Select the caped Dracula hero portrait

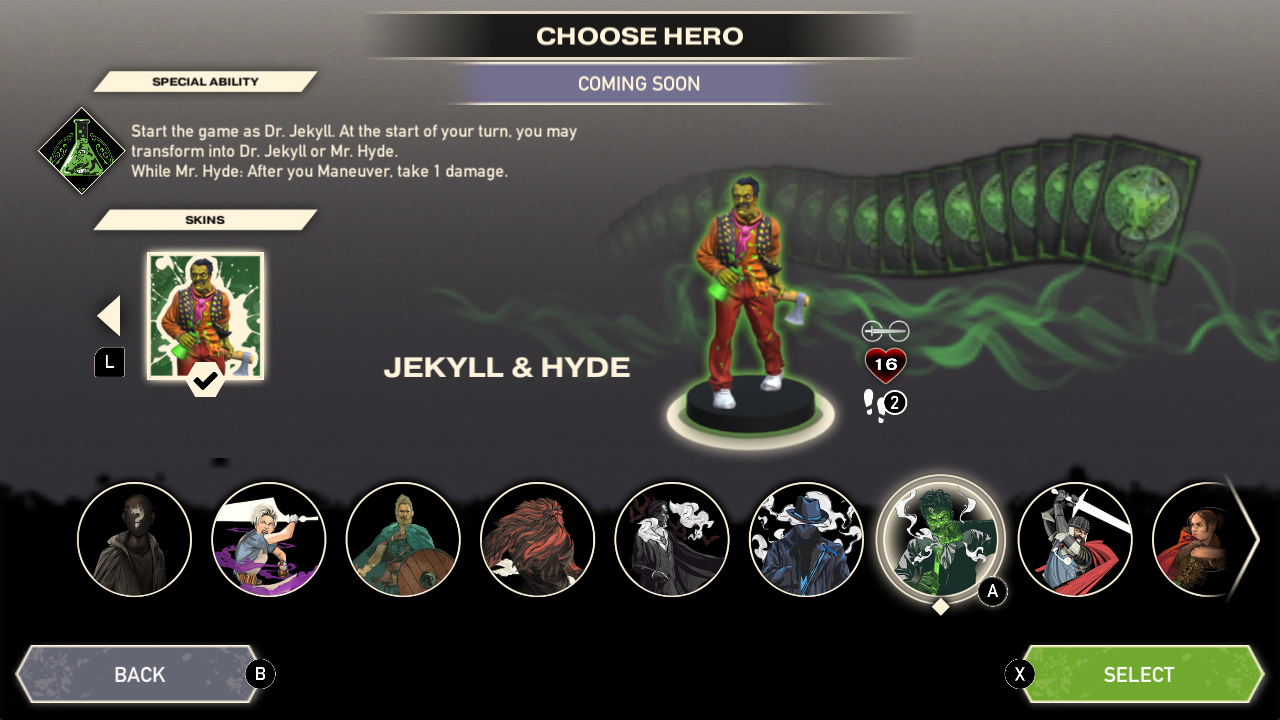click(x=672, y=539)
